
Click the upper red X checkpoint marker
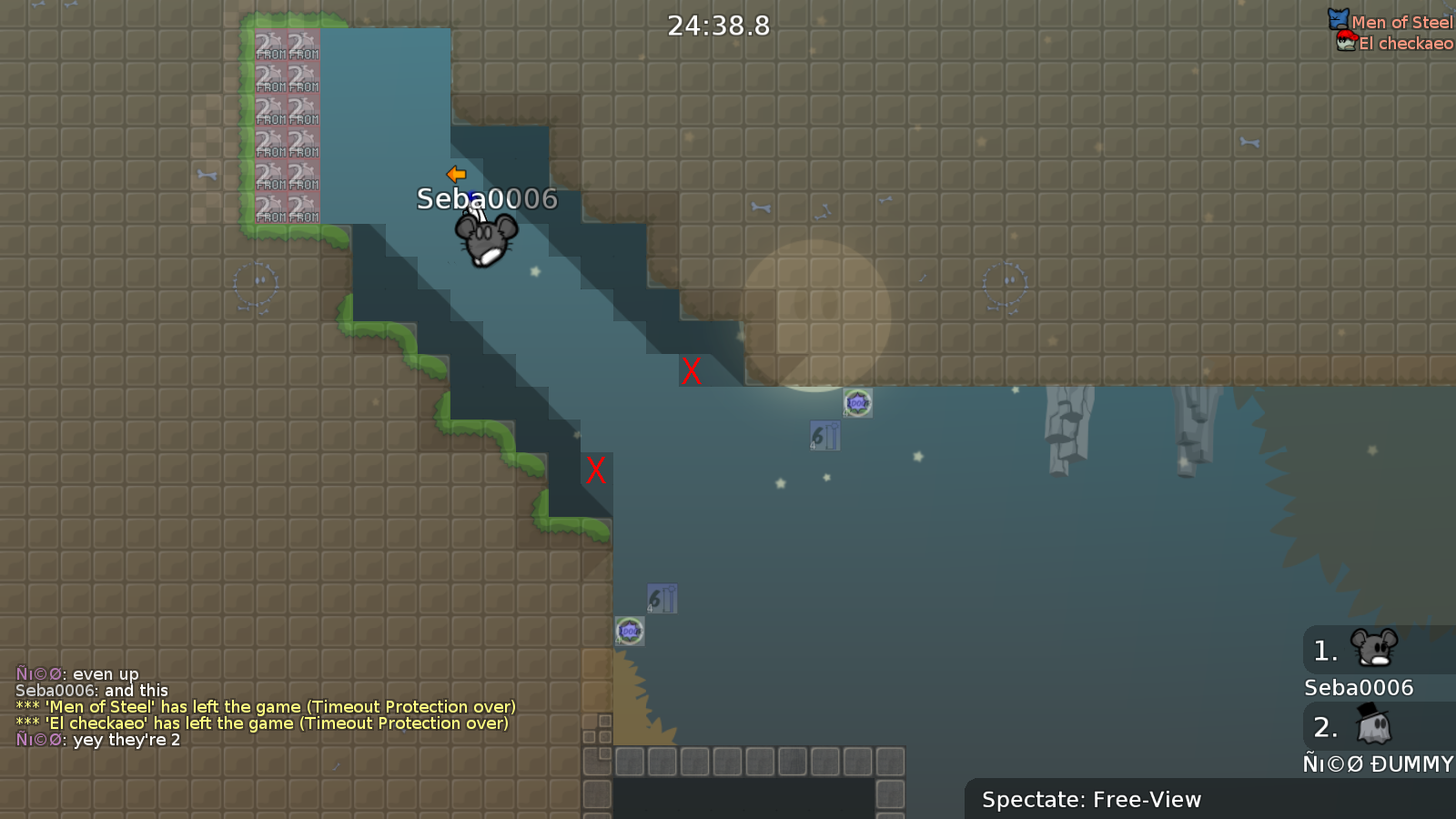click(691, 371)
